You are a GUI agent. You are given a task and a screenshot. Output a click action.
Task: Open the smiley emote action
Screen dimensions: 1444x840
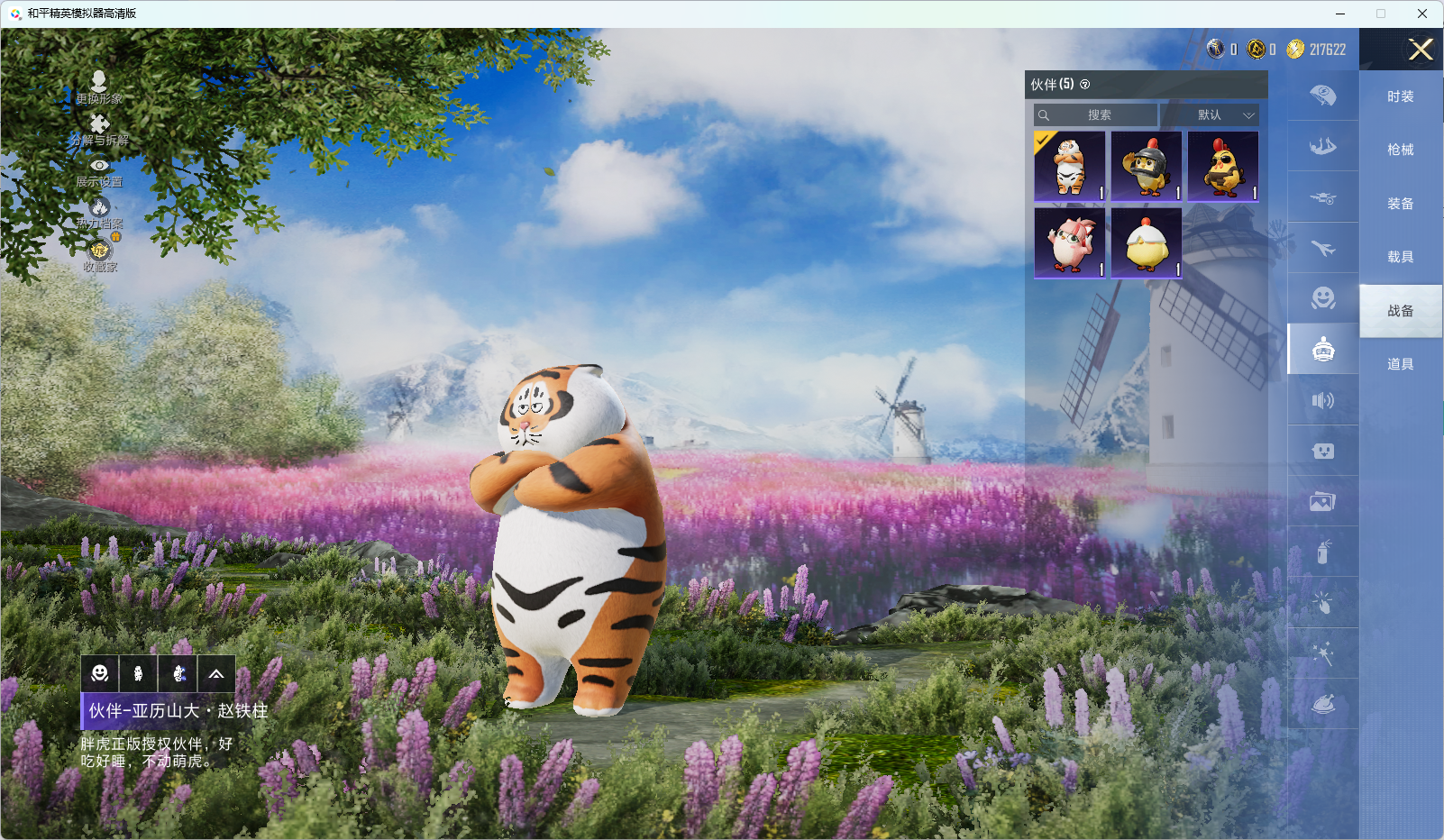tap(100, 673)
